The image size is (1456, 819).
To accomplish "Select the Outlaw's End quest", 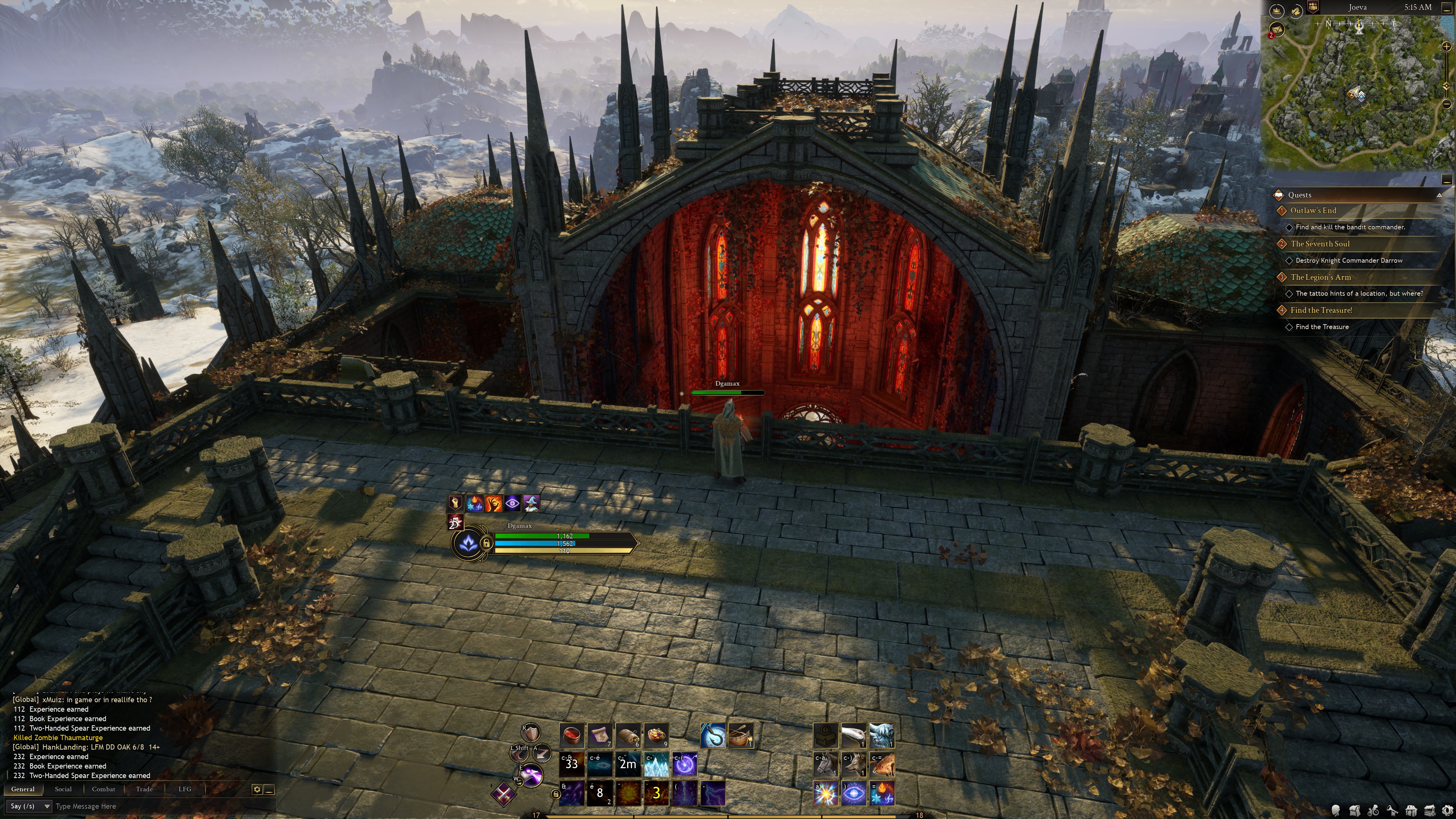I will coord(1313,210).
